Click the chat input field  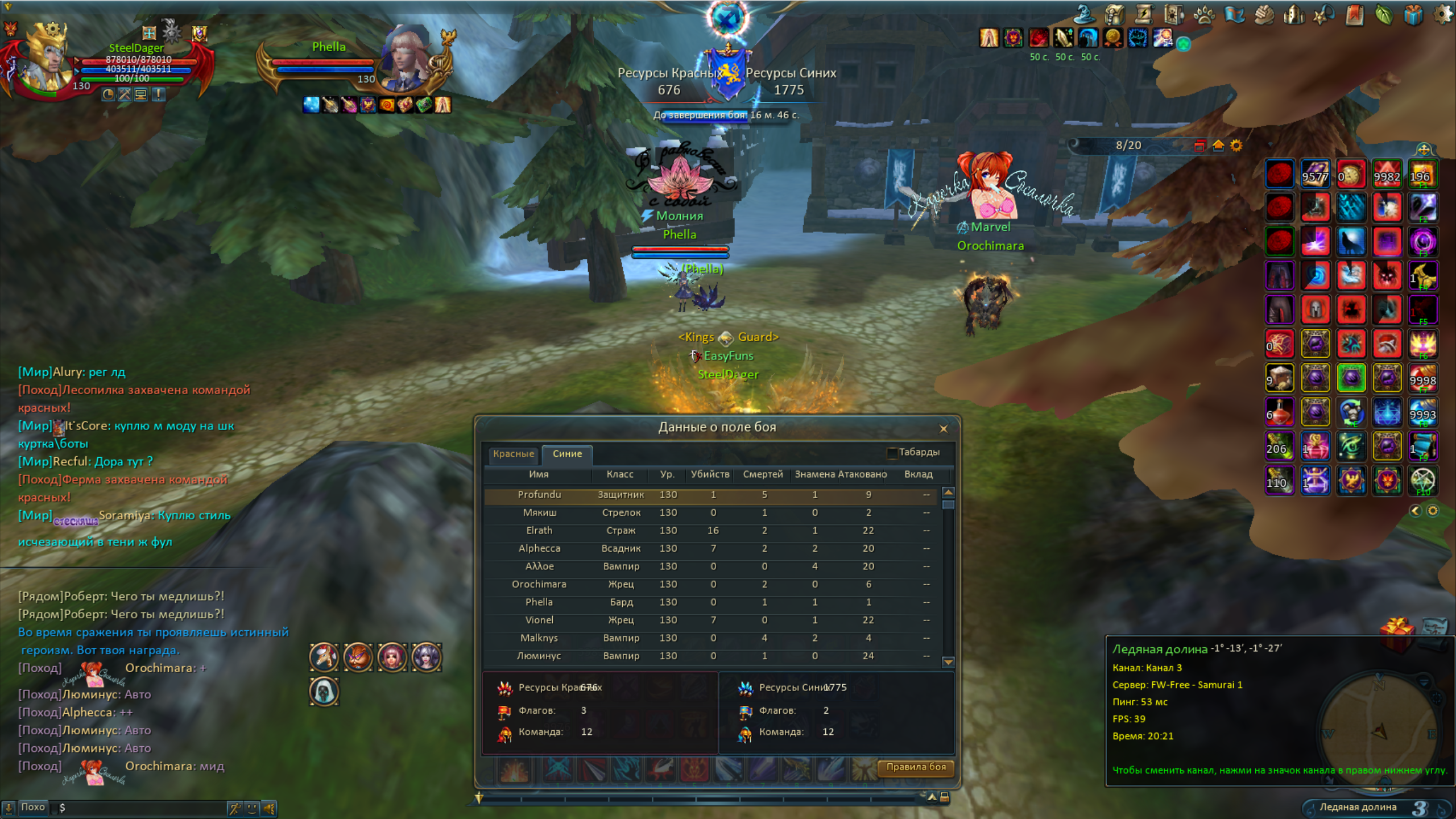click(142, 808)
